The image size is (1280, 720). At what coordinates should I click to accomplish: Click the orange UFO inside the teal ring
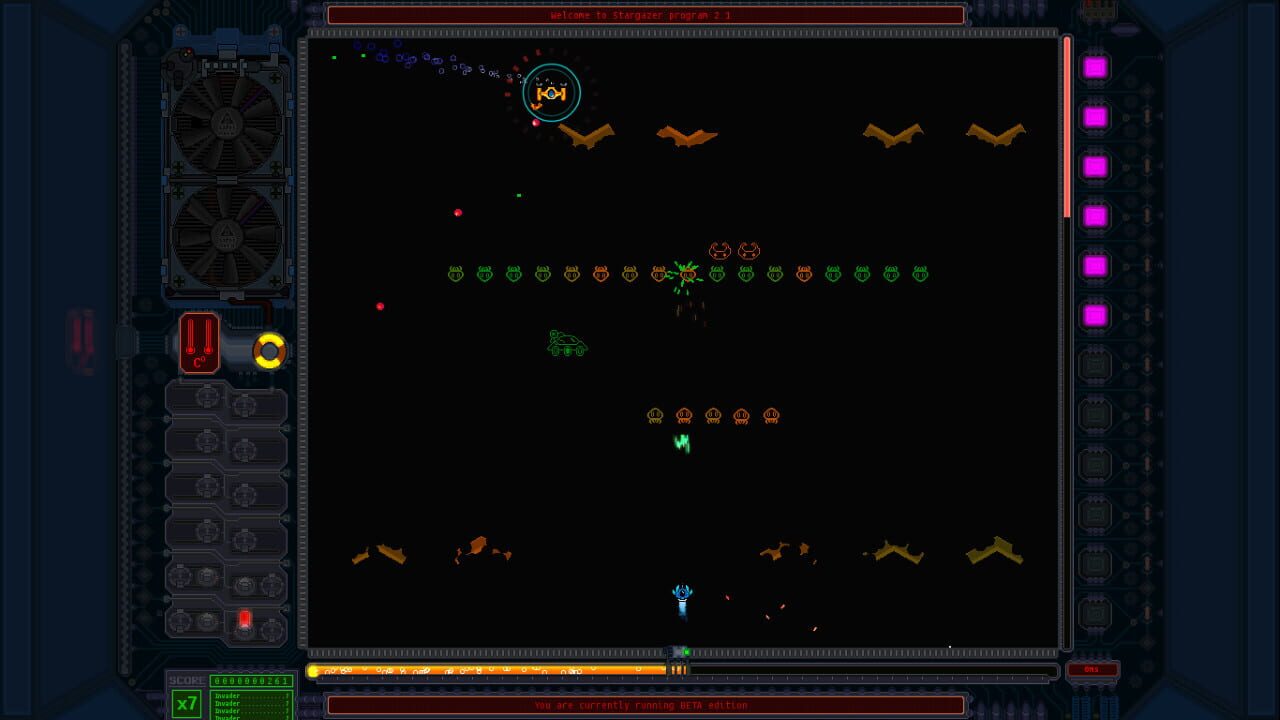point(550,91)
